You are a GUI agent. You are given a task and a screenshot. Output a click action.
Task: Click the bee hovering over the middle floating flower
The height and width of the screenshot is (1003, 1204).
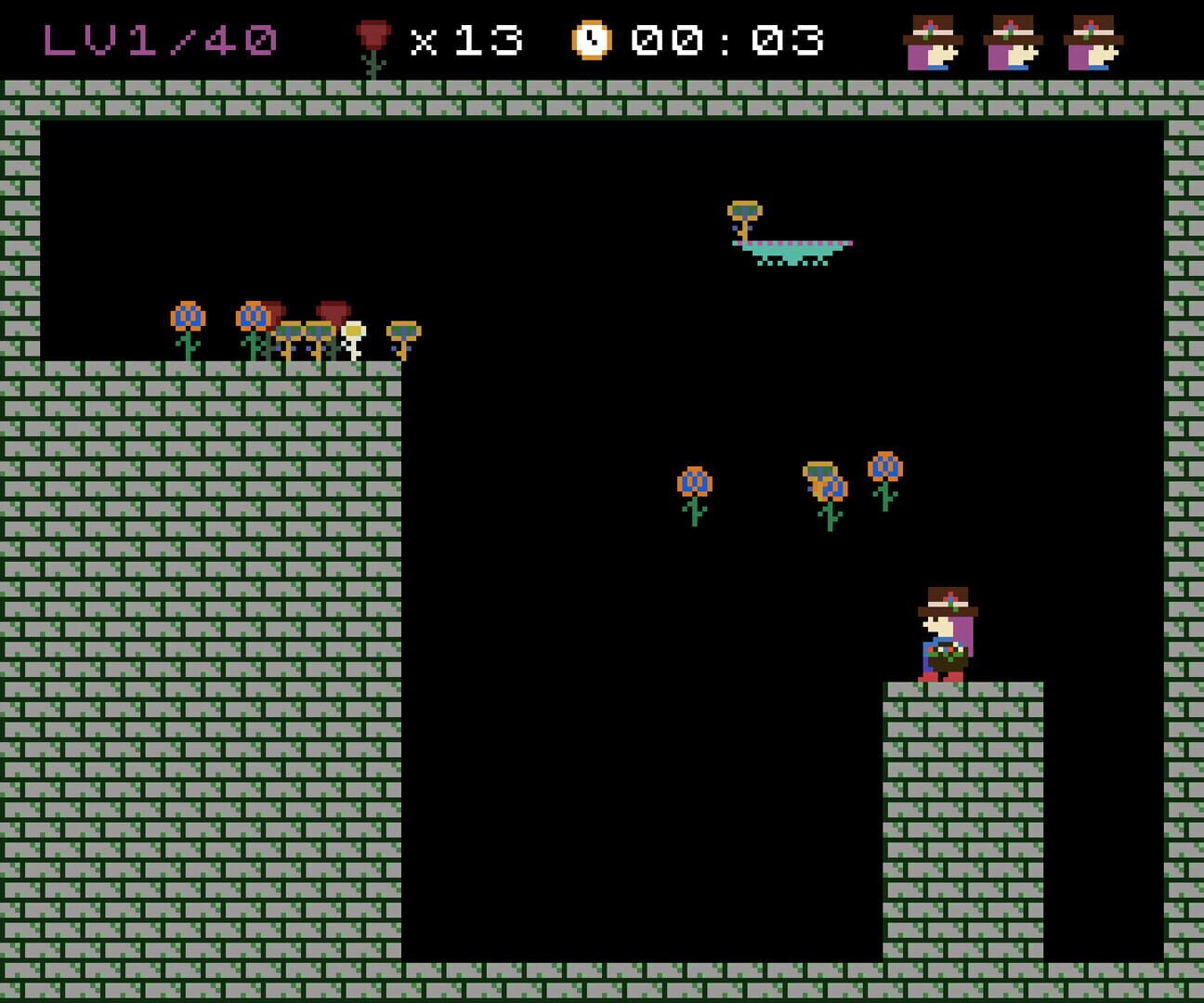point(820,470)
